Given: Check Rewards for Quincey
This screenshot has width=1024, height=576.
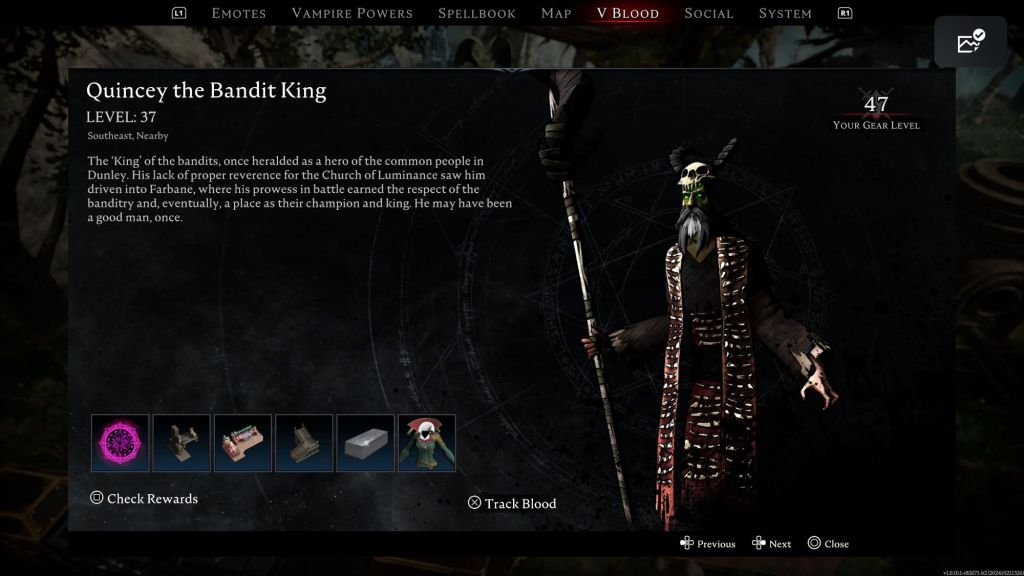Looking at the screenshot, I should coord(144,498).
